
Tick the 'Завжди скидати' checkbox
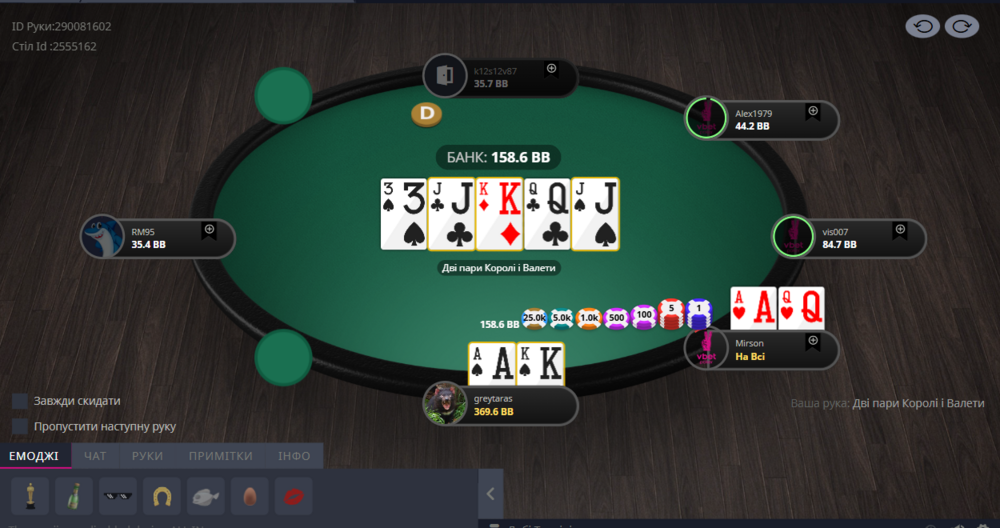coord(20,401)
